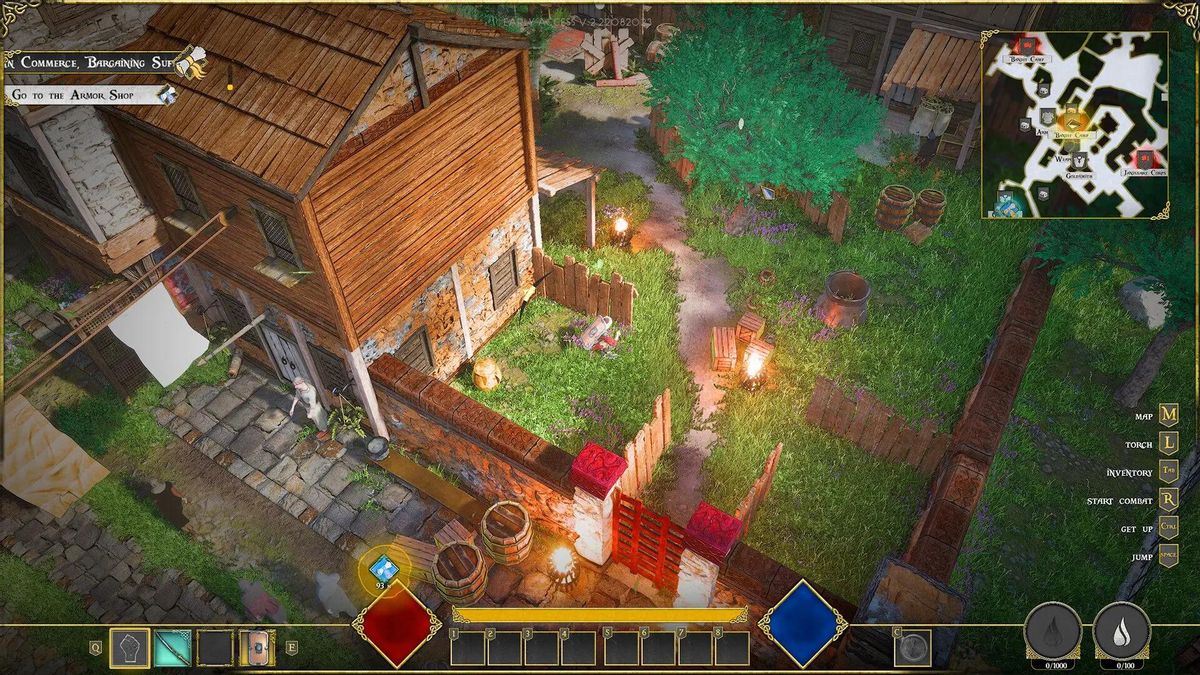Select the fist unarmed weapon slot
Screen dimensions: 1200x675
click(x=129, y=648)
